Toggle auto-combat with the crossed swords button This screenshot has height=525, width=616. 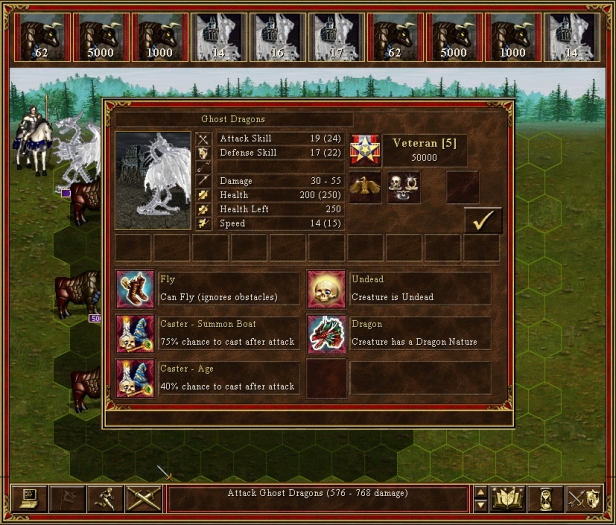pos(144,498)
